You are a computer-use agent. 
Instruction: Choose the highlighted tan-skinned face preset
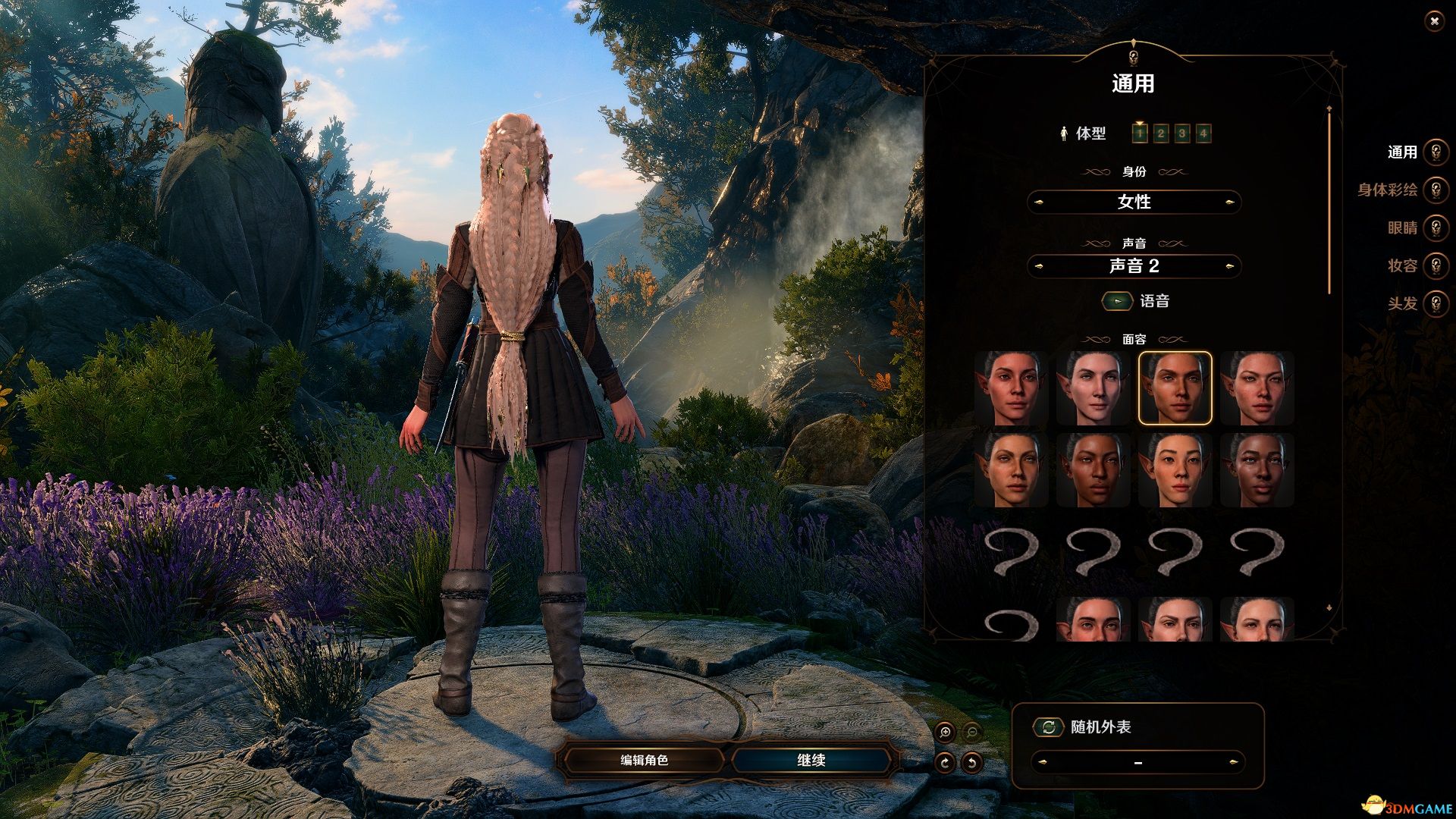(1175, 388)
